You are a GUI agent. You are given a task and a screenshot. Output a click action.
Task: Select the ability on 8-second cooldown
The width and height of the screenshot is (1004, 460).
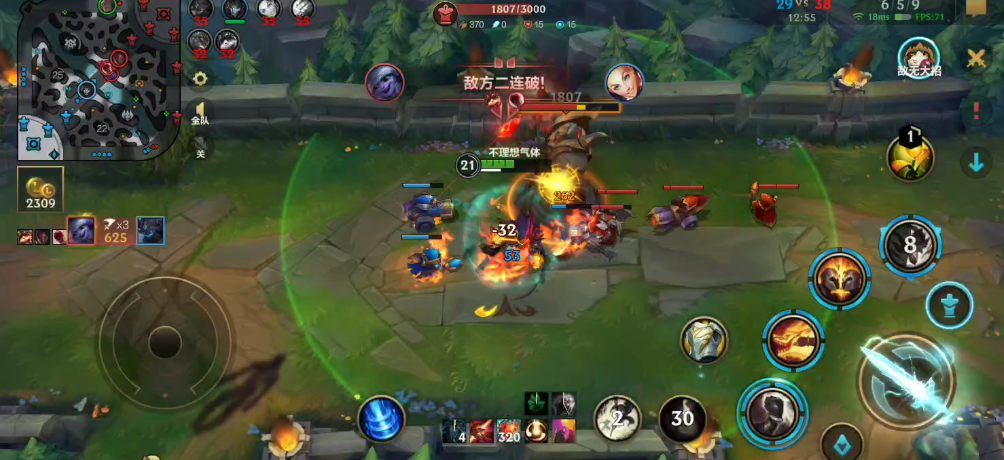[910, 245]
